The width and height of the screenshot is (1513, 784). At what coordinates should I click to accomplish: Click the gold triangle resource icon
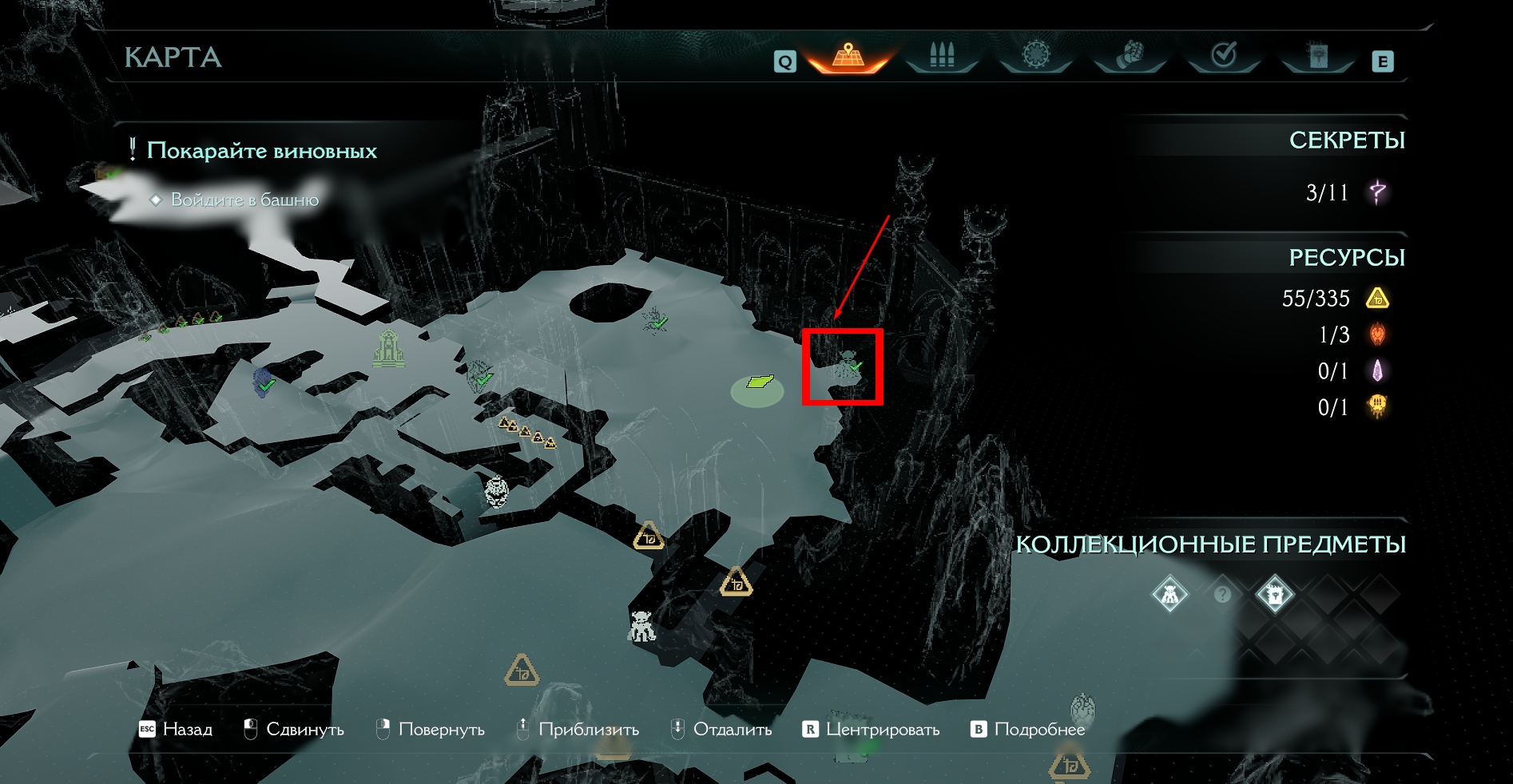click(x=1378, y=299)
